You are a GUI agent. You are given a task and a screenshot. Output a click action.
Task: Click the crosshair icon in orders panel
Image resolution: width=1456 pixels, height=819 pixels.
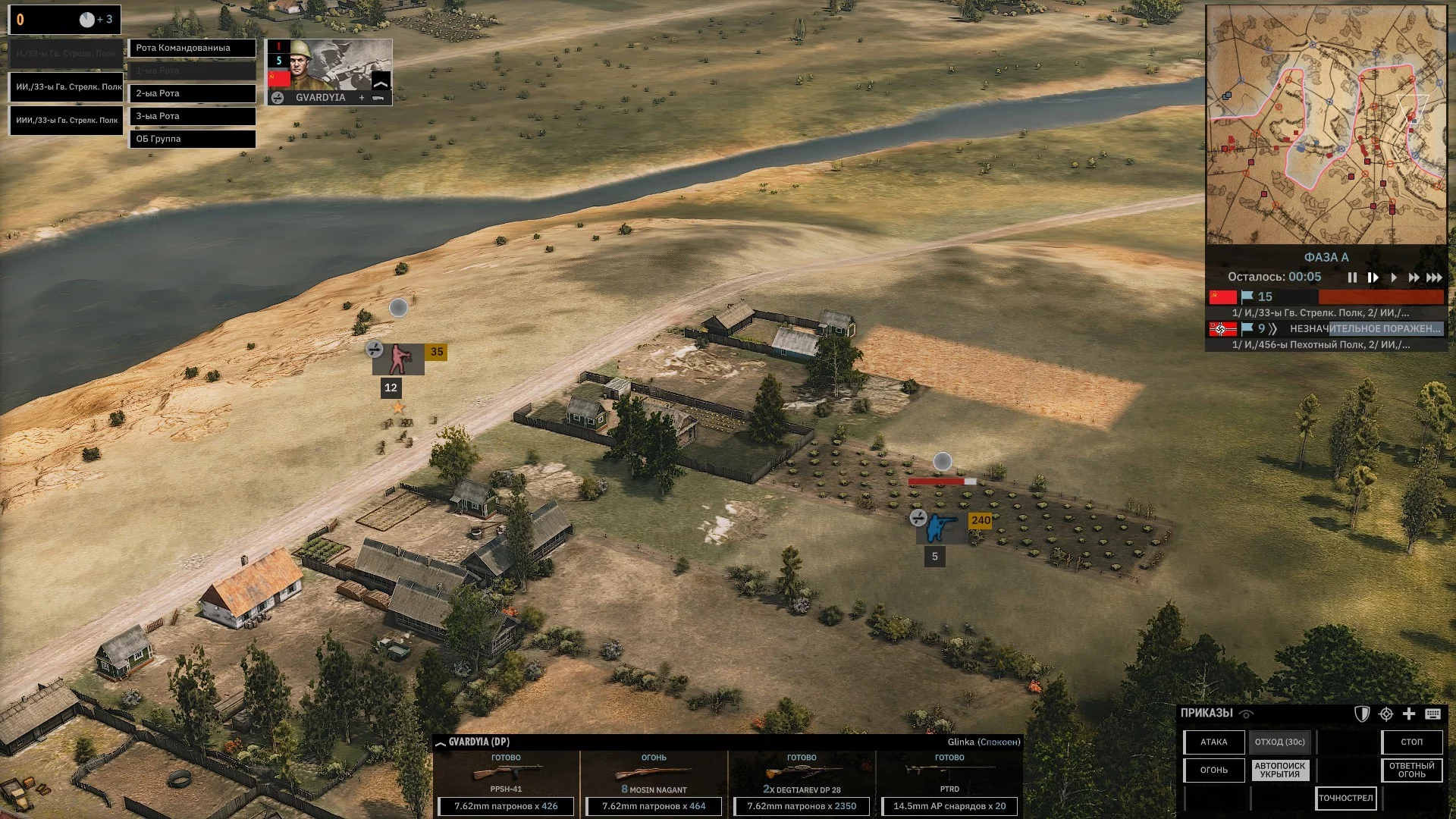coord(1386,714)
